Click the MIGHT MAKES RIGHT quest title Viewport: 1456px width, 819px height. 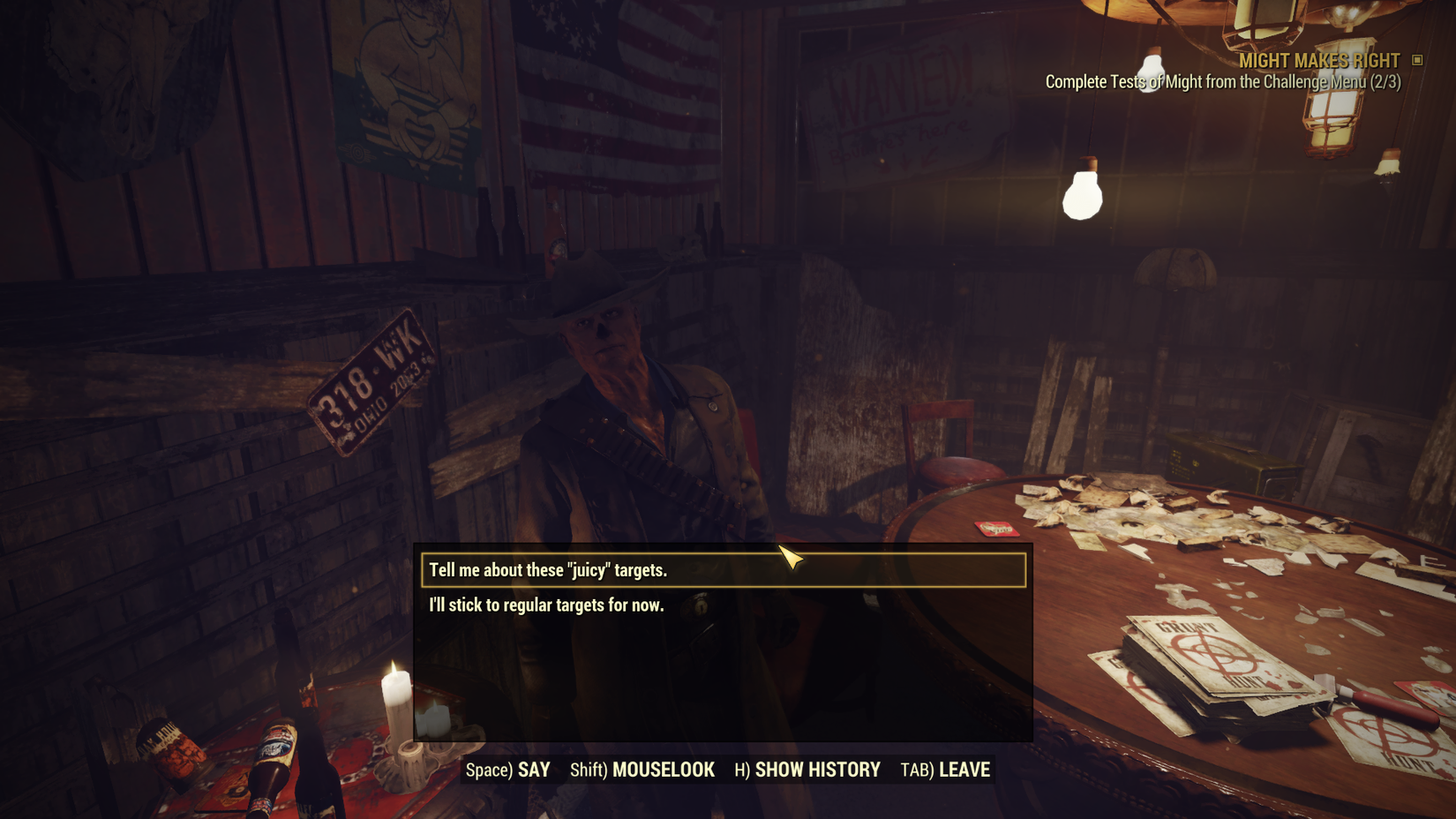coord(1318,60)
